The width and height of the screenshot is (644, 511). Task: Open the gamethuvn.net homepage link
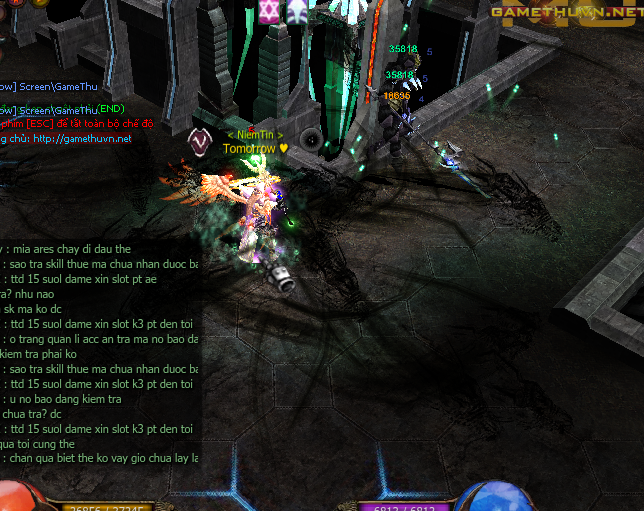pos(82,139)
